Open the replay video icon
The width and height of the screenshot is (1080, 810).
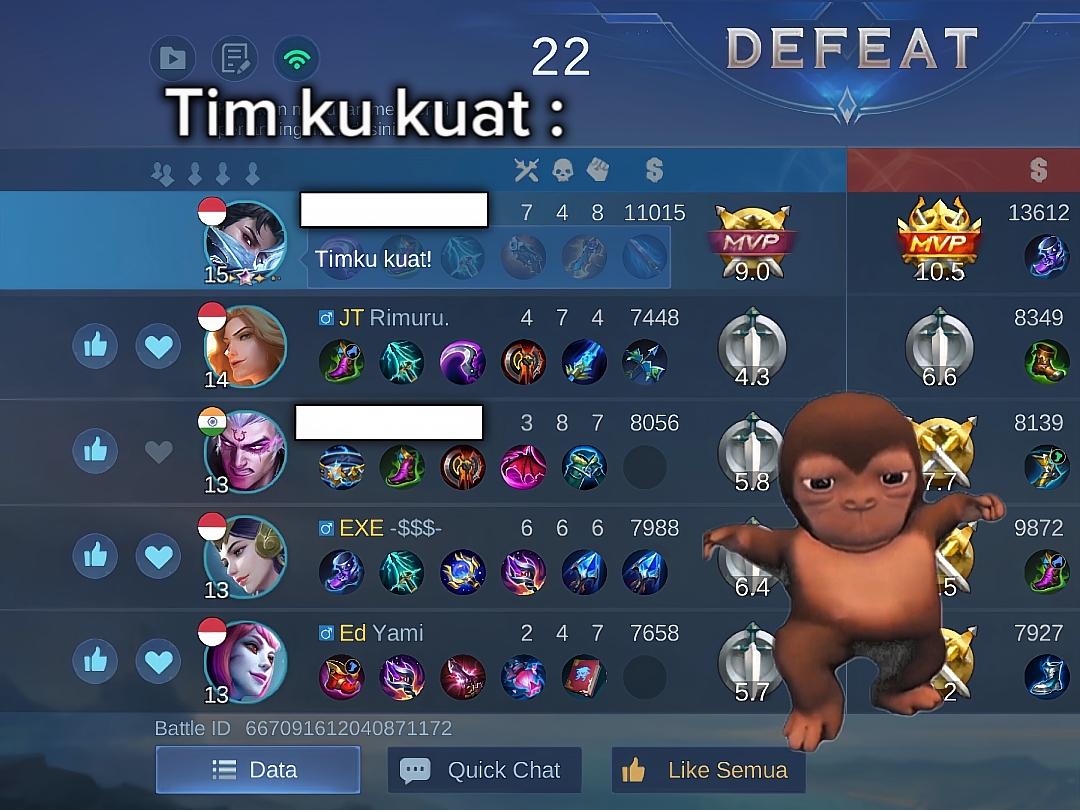[172, 58]
